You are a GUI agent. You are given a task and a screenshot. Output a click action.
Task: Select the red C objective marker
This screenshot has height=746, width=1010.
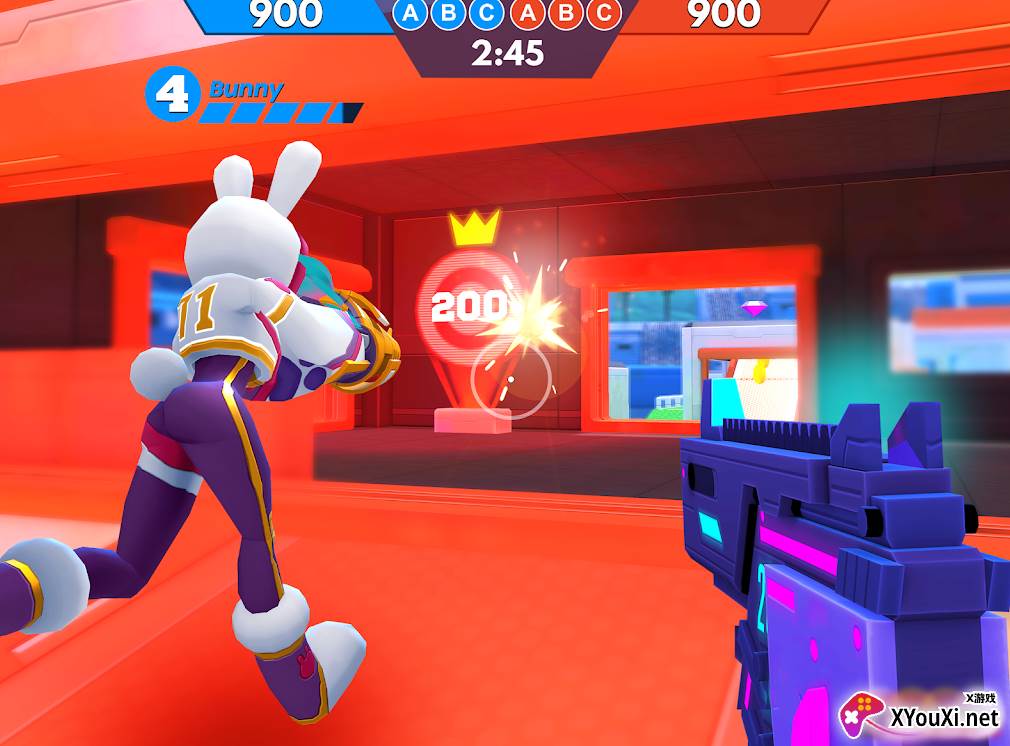click(x=602, y=13)
